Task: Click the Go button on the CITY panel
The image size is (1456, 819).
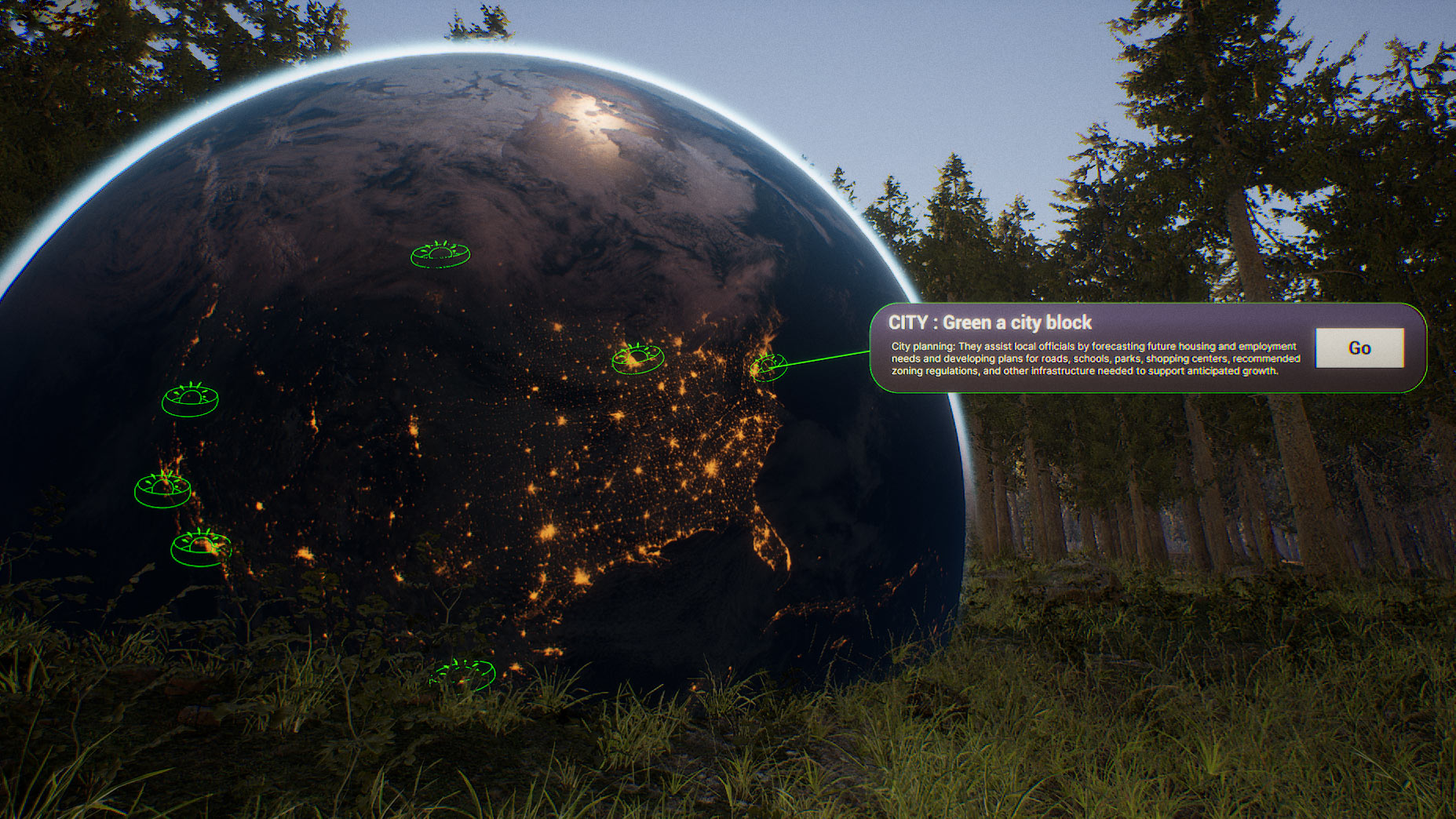Action: pos(1359,348)
